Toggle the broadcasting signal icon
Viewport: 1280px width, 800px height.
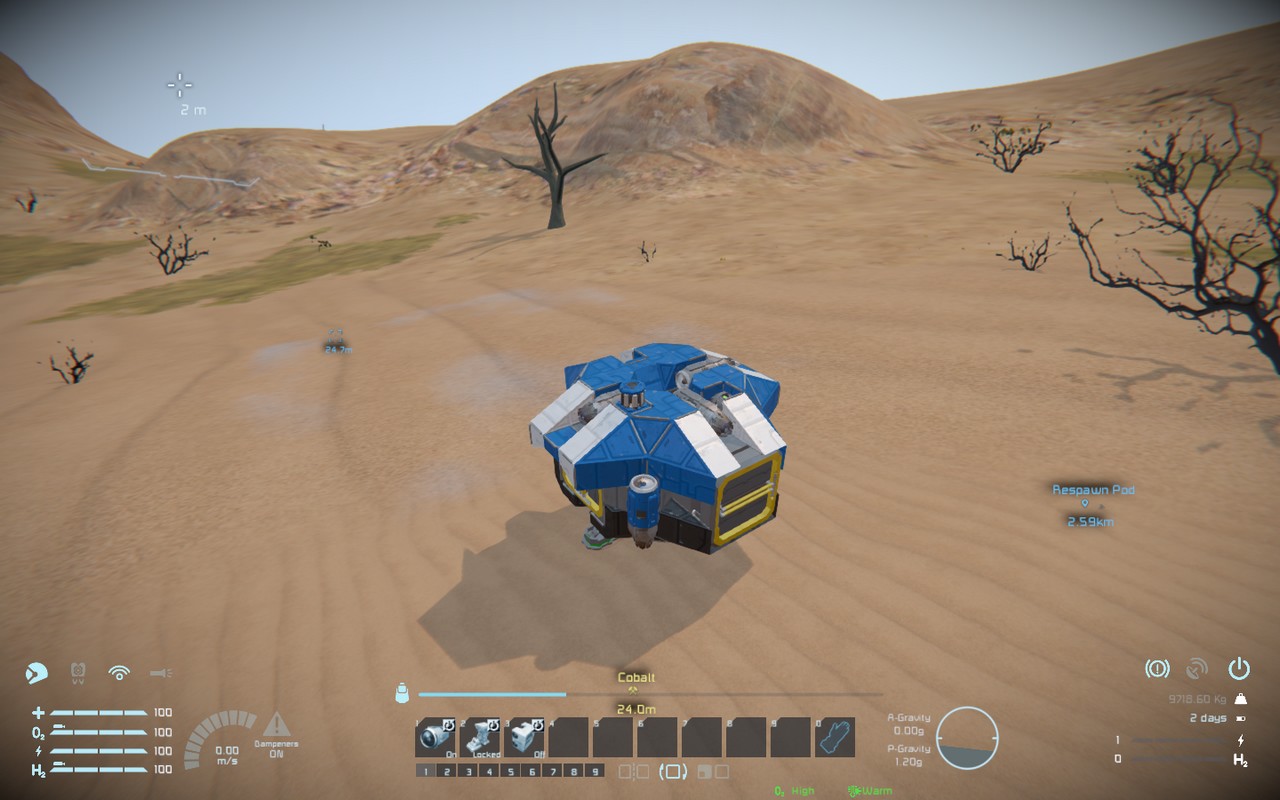[119, 672]
